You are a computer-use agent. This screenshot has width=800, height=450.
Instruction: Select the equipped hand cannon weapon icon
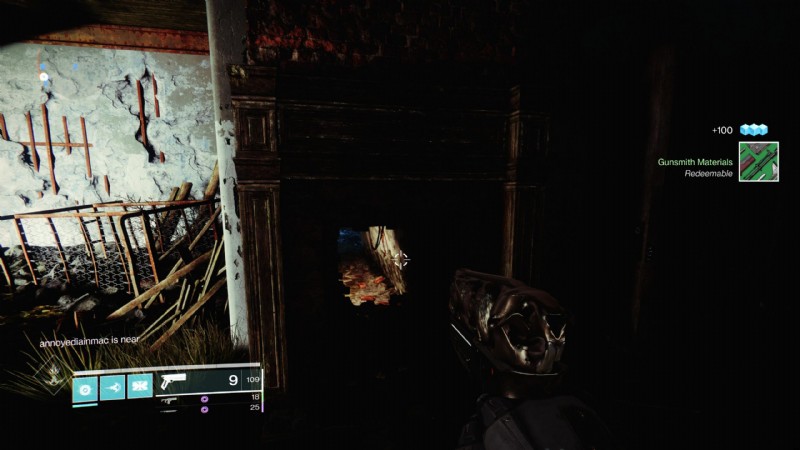tap(174, 381)
